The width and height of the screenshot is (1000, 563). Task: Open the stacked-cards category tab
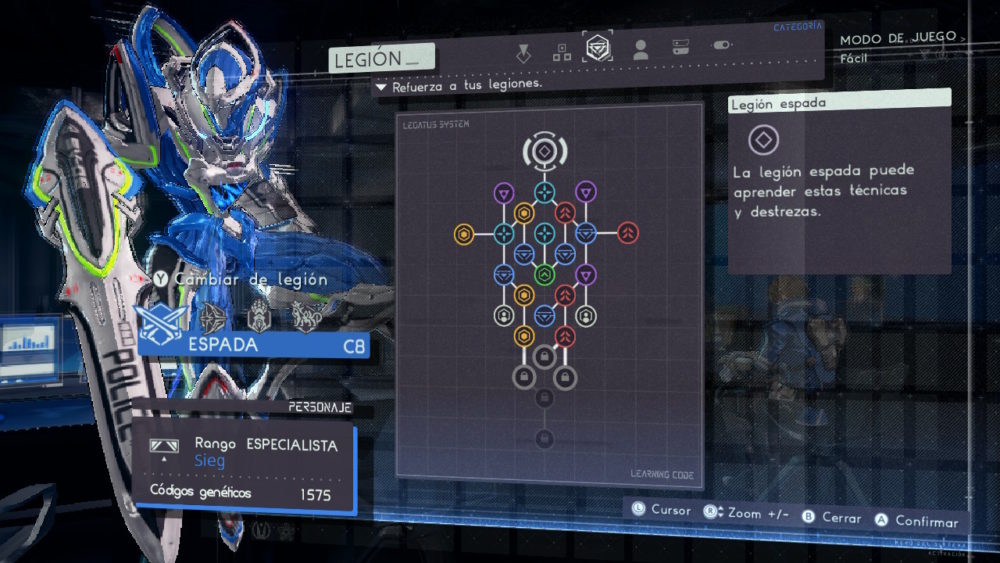680,48
